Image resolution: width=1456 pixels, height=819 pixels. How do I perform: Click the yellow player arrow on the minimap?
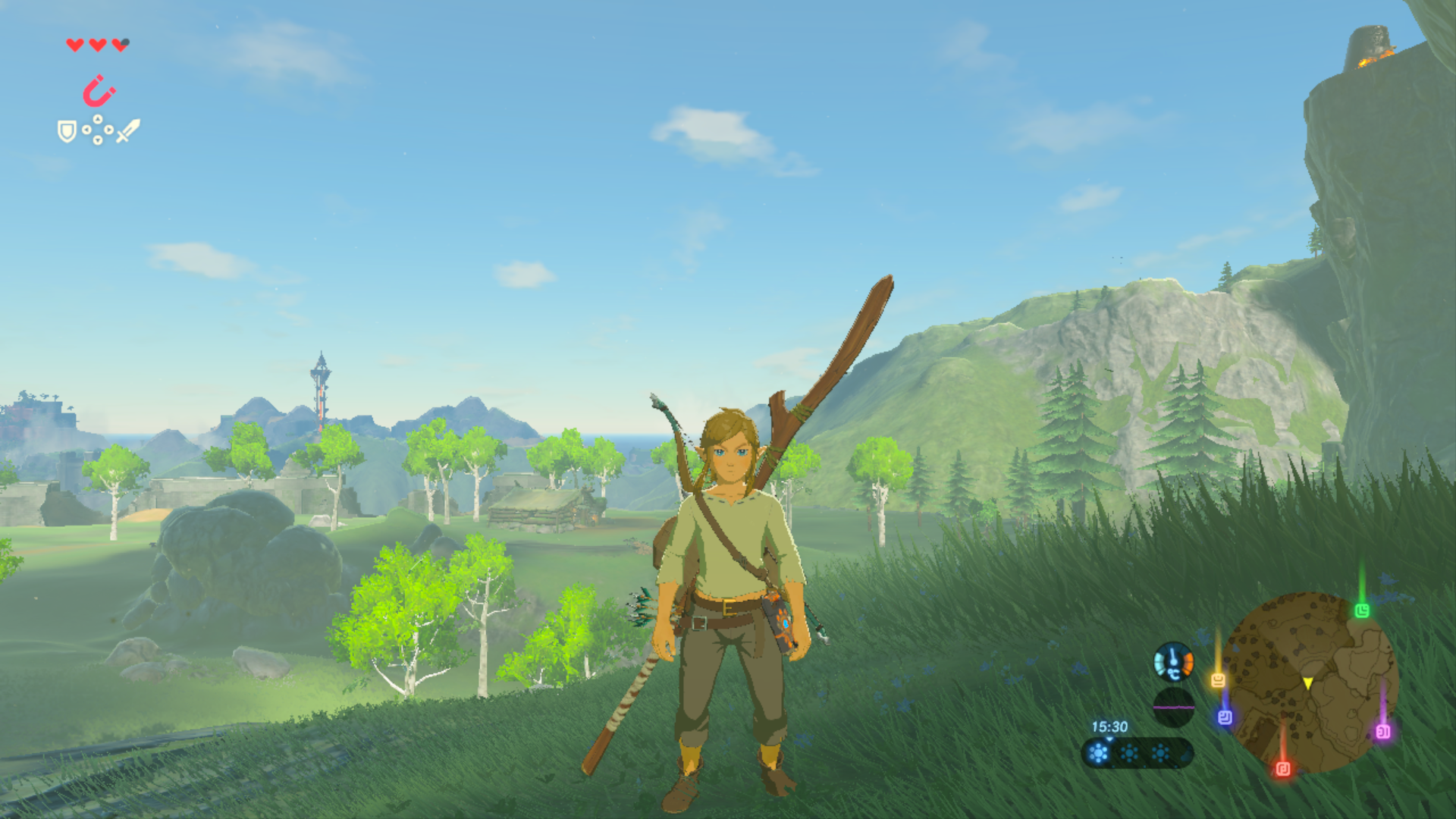tap(1307, 683)
